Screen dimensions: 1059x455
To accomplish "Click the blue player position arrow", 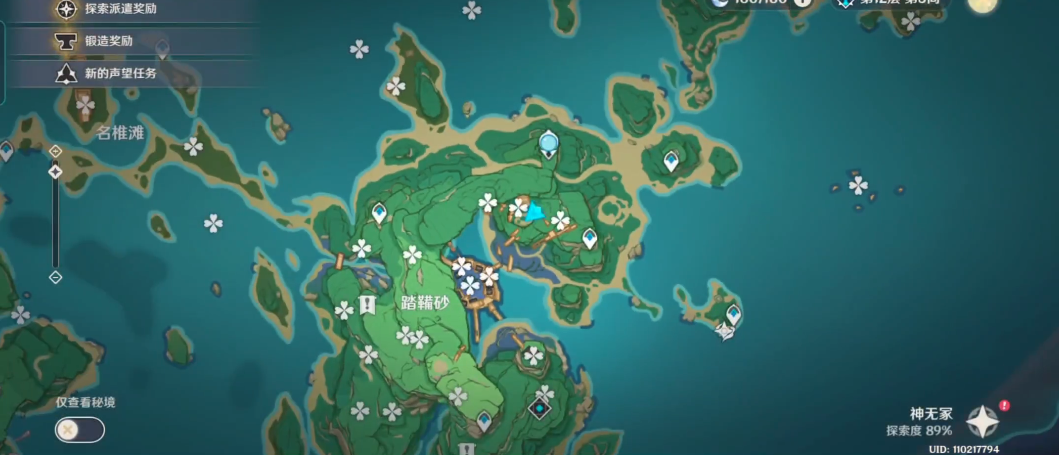I will [536, 212].
